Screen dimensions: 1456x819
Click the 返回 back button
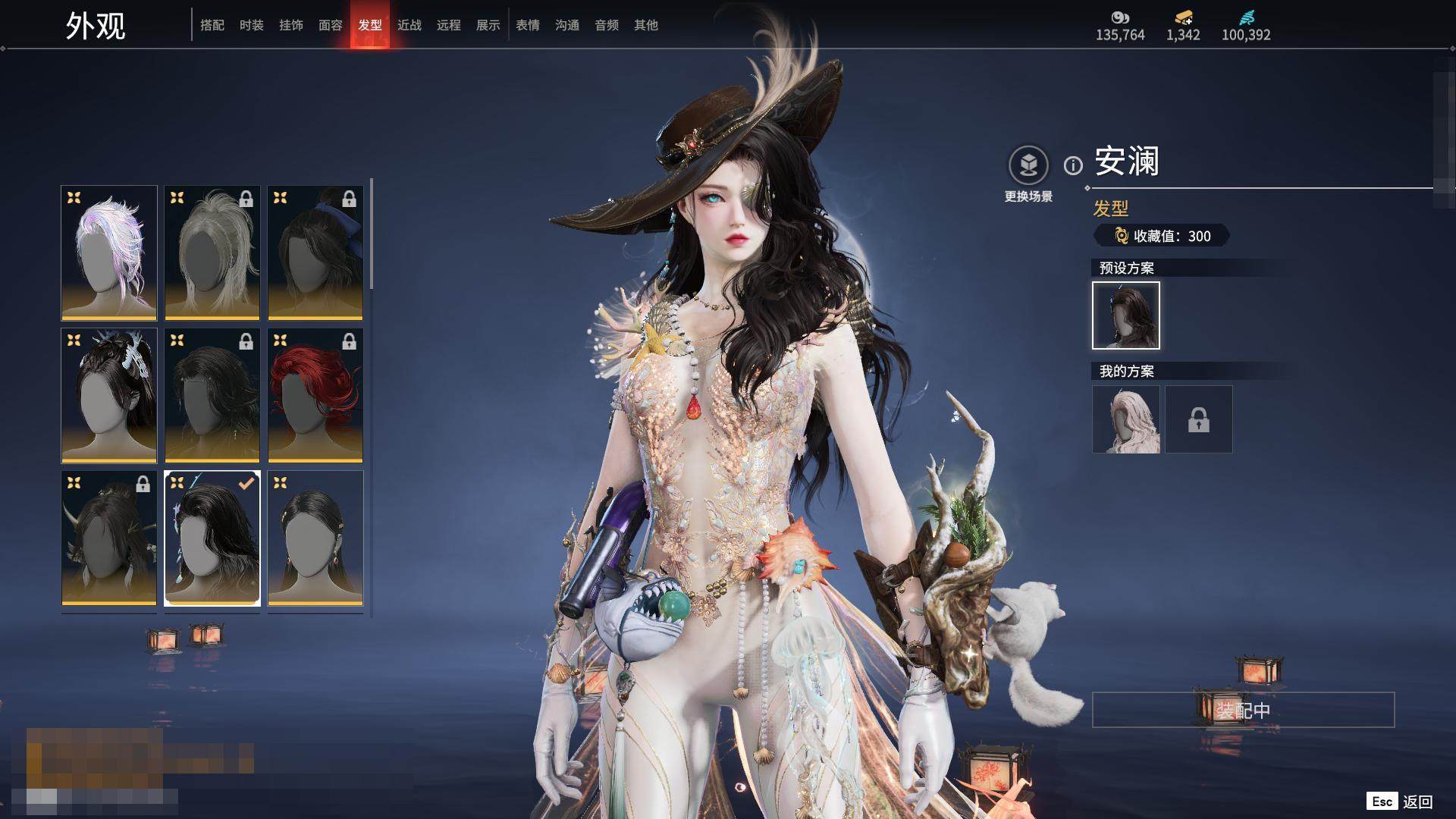[1417, 802]
